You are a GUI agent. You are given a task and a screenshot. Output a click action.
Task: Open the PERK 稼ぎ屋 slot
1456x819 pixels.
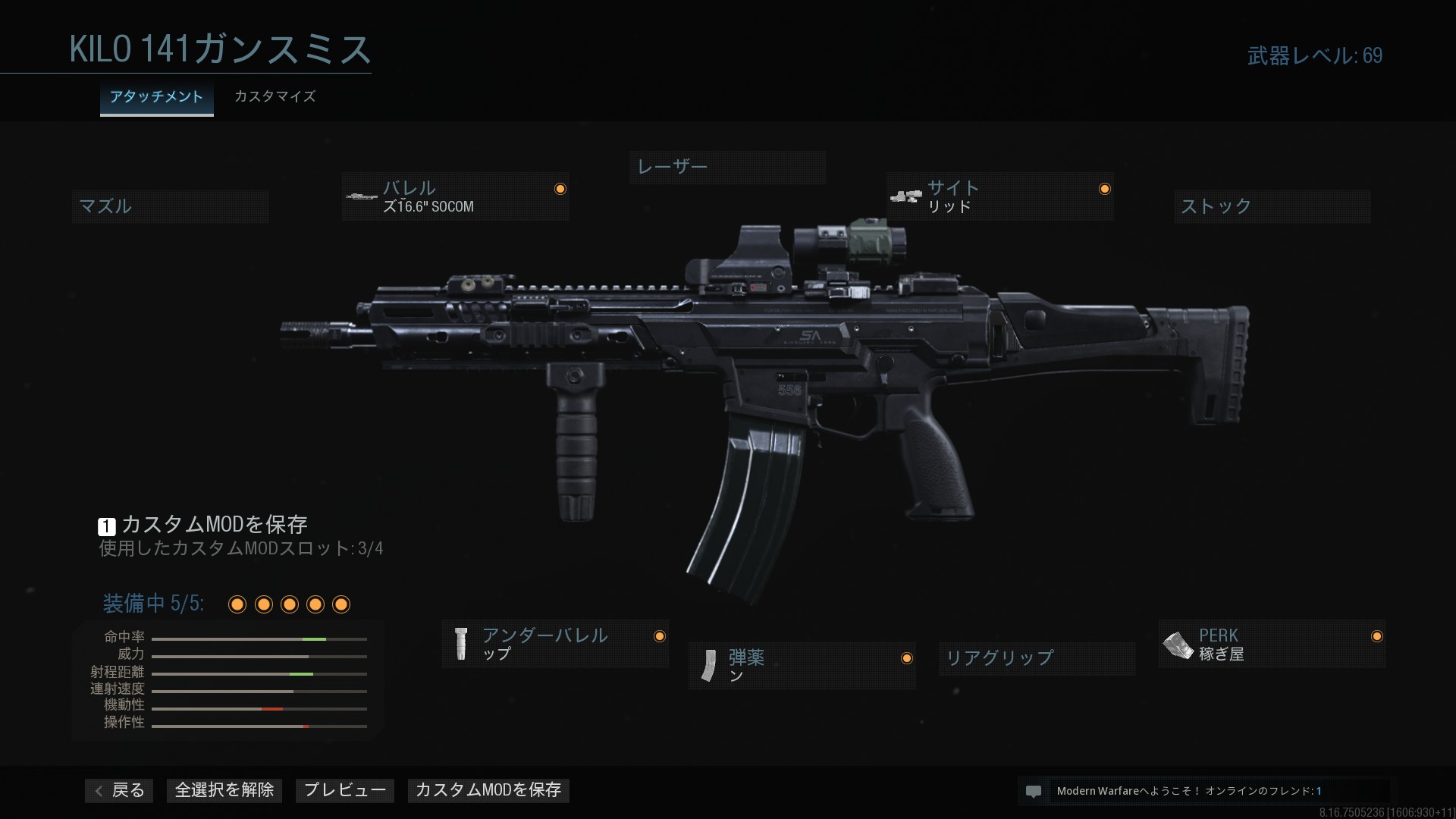pyautogui.click(x=1271, y=644)
